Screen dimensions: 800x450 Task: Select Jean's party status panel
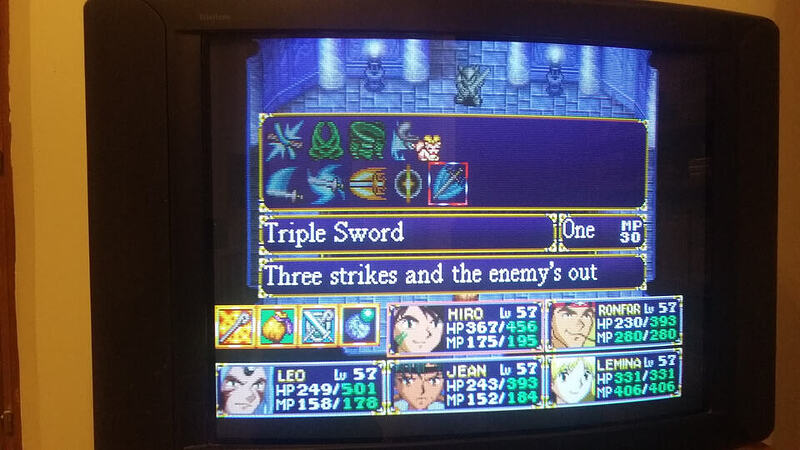click(x=465, y=386)
